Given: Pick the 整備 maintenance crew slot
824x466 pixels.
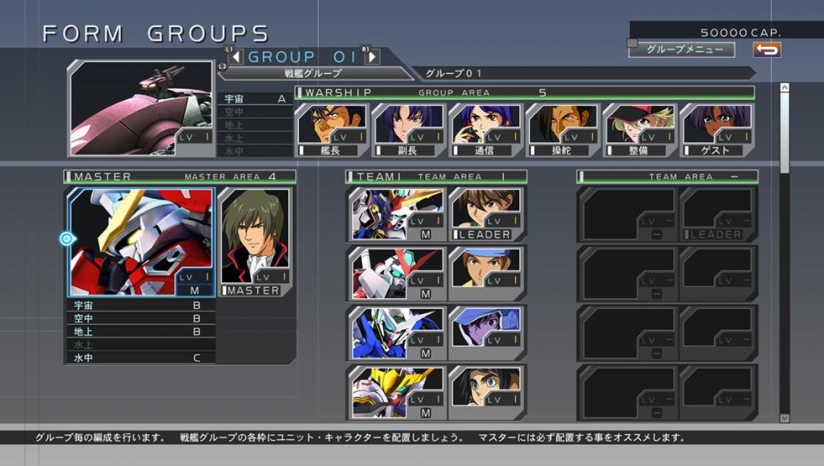Looking at the screenshot, I should pos(640,129).
